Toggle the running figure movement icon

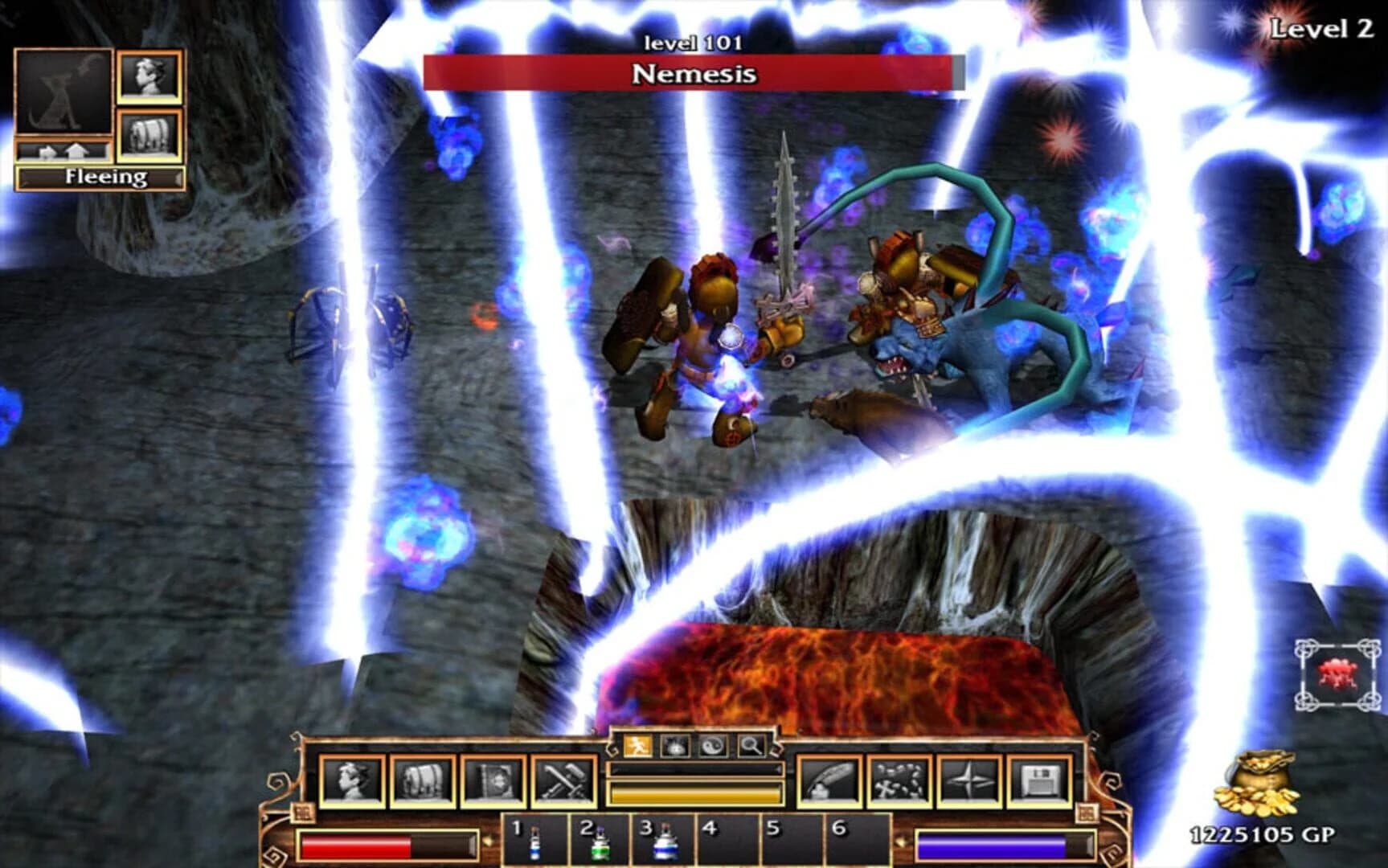pos(638,746)
